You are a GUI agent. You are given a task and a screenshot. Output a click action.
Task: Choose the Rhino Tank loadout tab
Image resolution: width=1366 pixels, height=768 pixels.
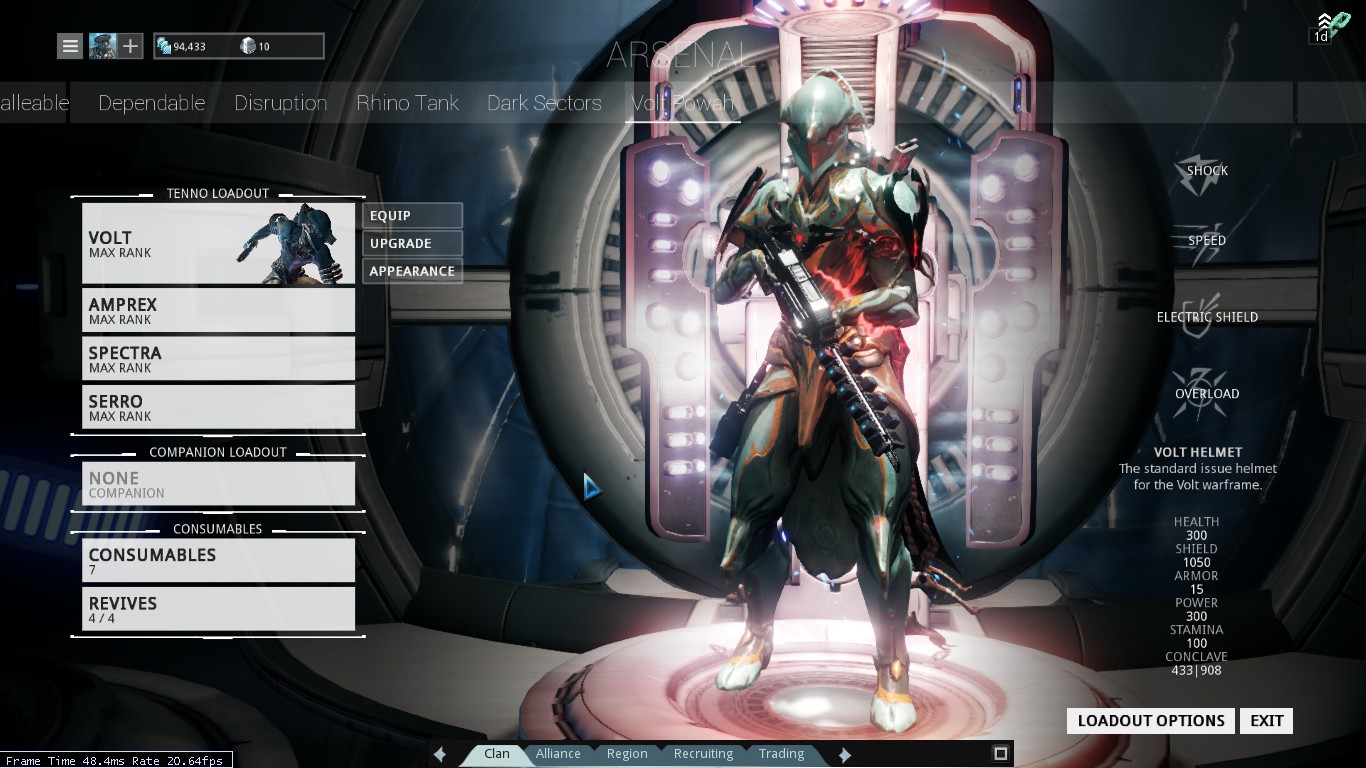(x=407, y=103)
